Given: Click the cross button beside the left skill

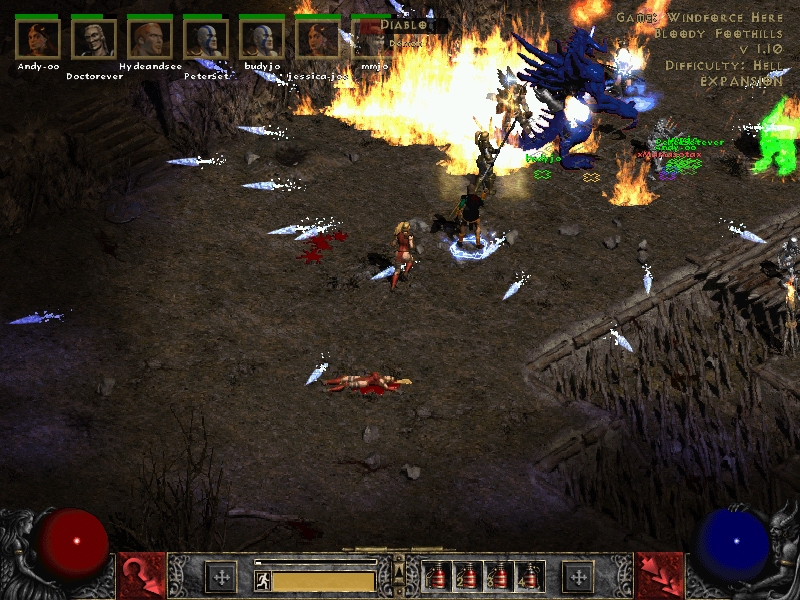Looking at the screenshot, I should [221, 576].
